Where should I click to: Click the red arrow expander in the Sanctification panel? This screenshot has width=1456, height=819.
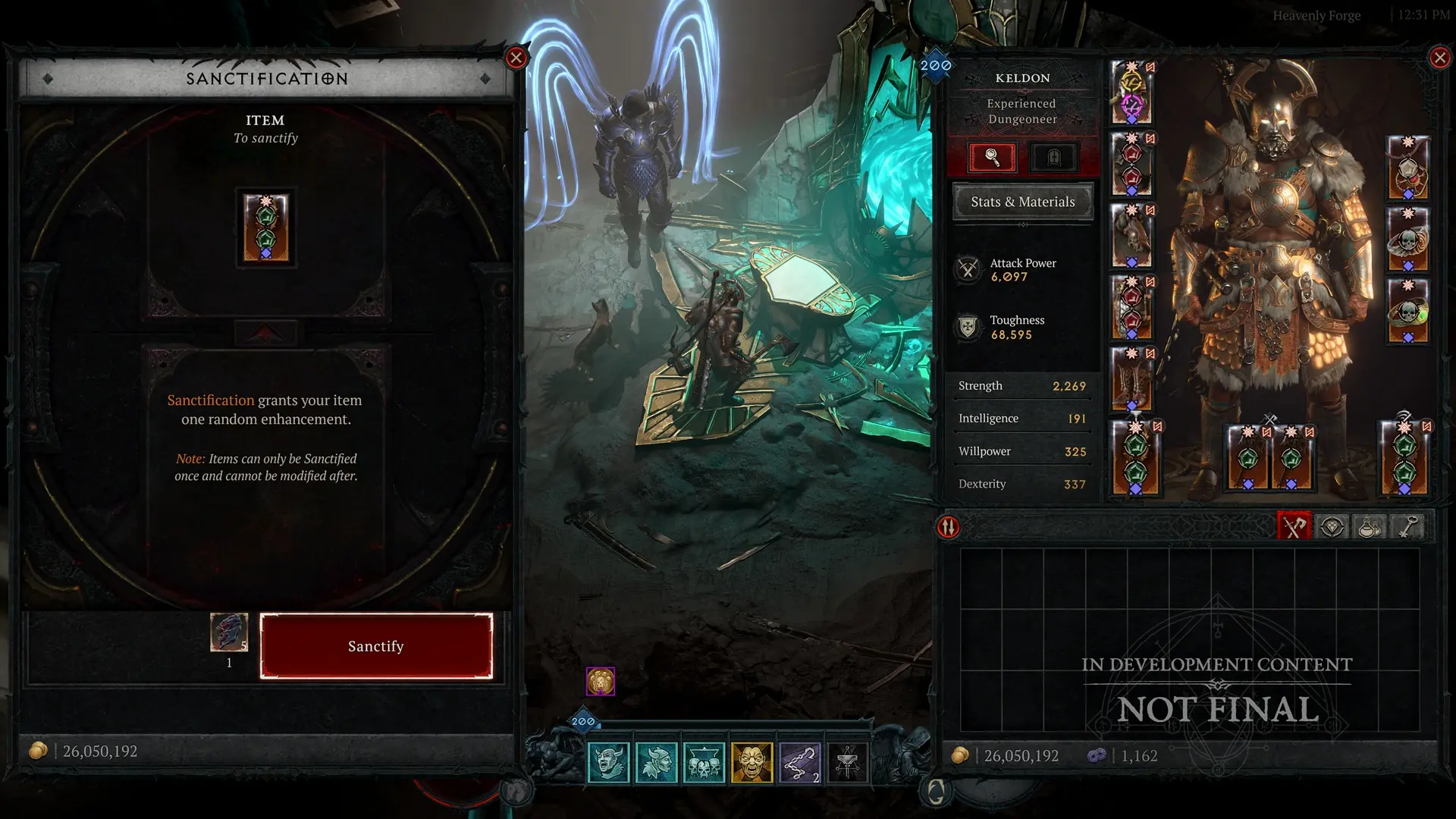click(267, 331)
